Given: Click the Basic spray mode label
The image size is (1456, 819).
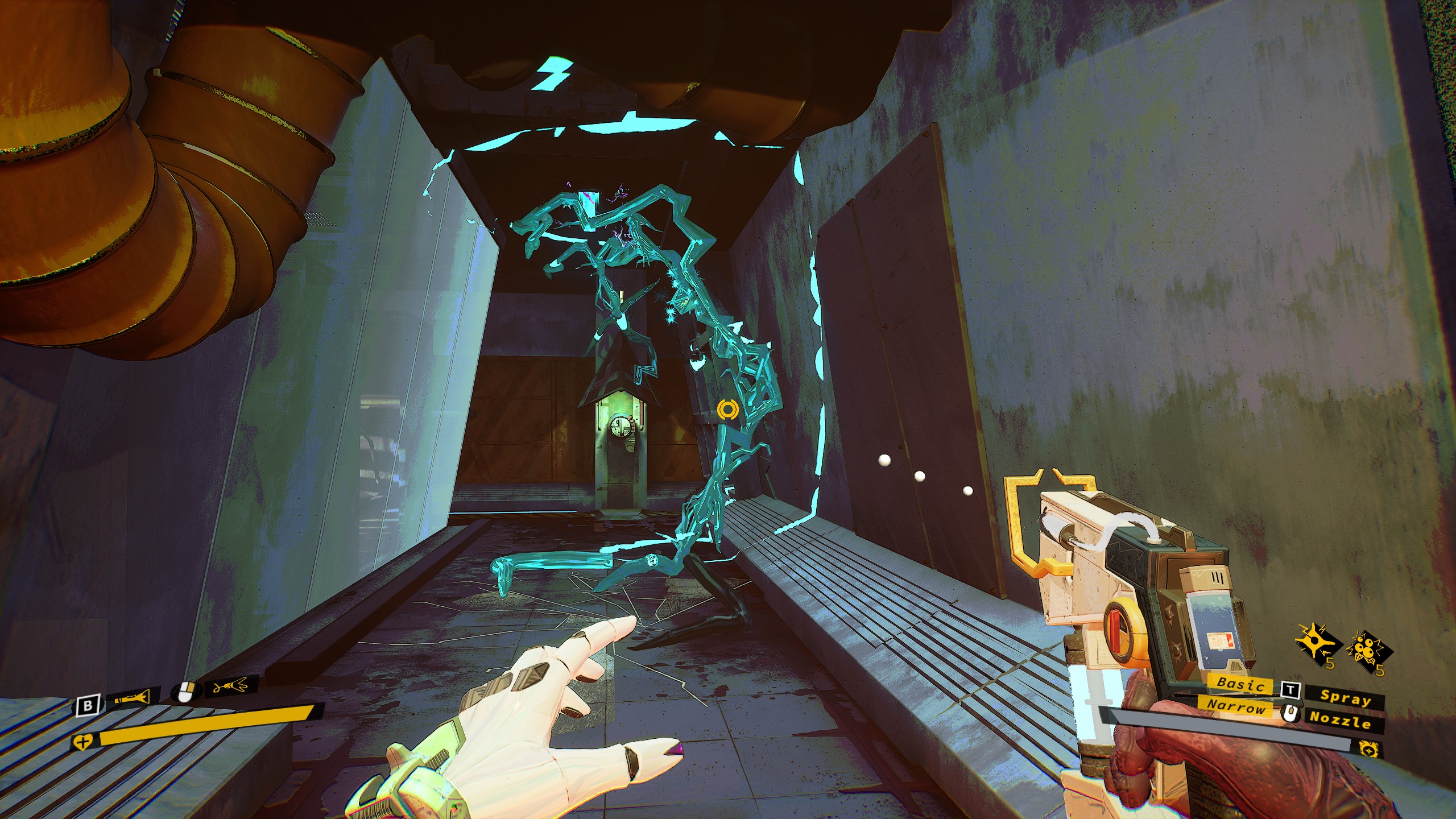Looking at the screenshot, I should click(1242, 685).
